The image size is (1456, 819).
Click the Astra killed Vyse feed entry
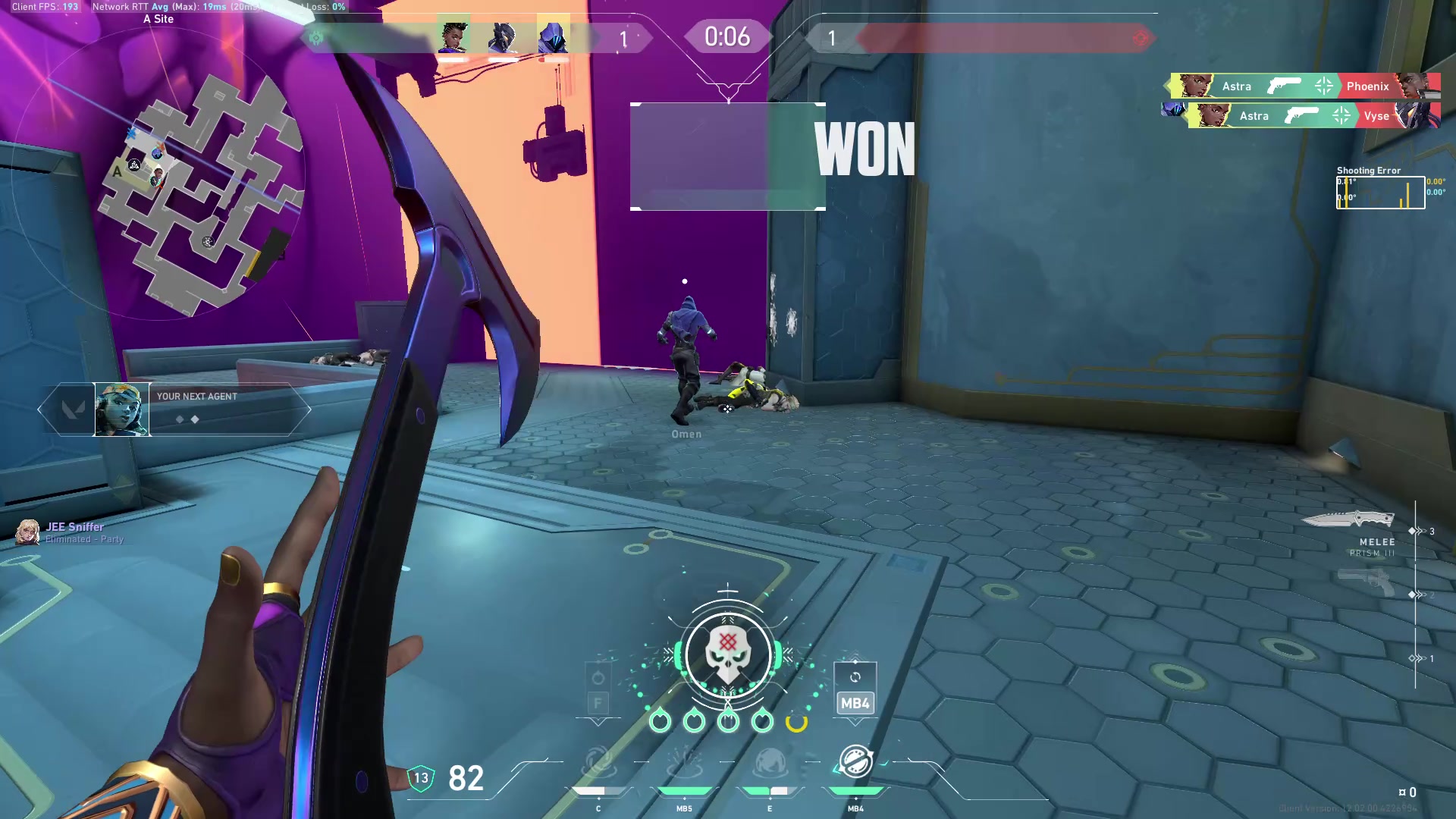(1313, 116)
